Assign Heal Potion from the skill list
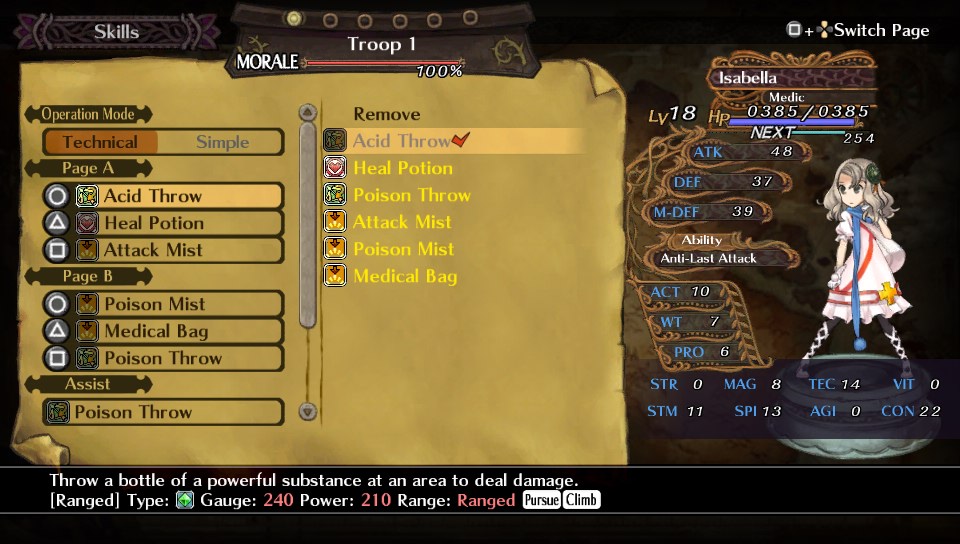The image size is (960, 544). pos(402,168)
